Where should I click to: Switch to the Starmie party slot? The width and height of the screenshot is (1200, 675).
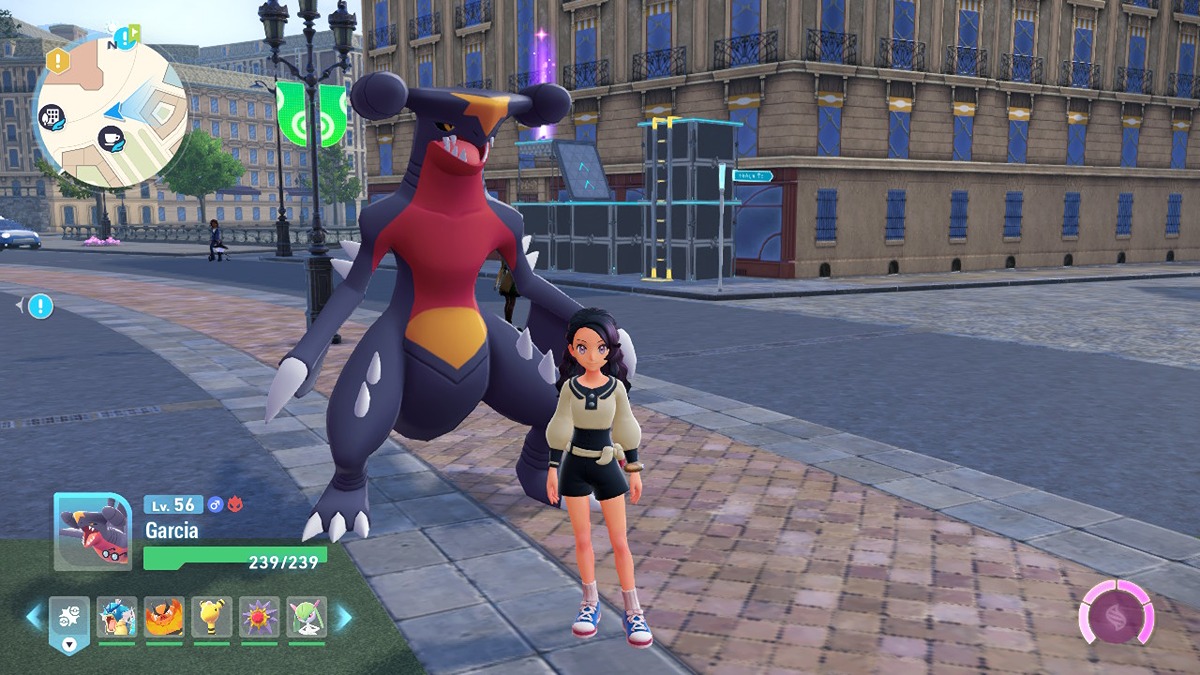point(259,617)
